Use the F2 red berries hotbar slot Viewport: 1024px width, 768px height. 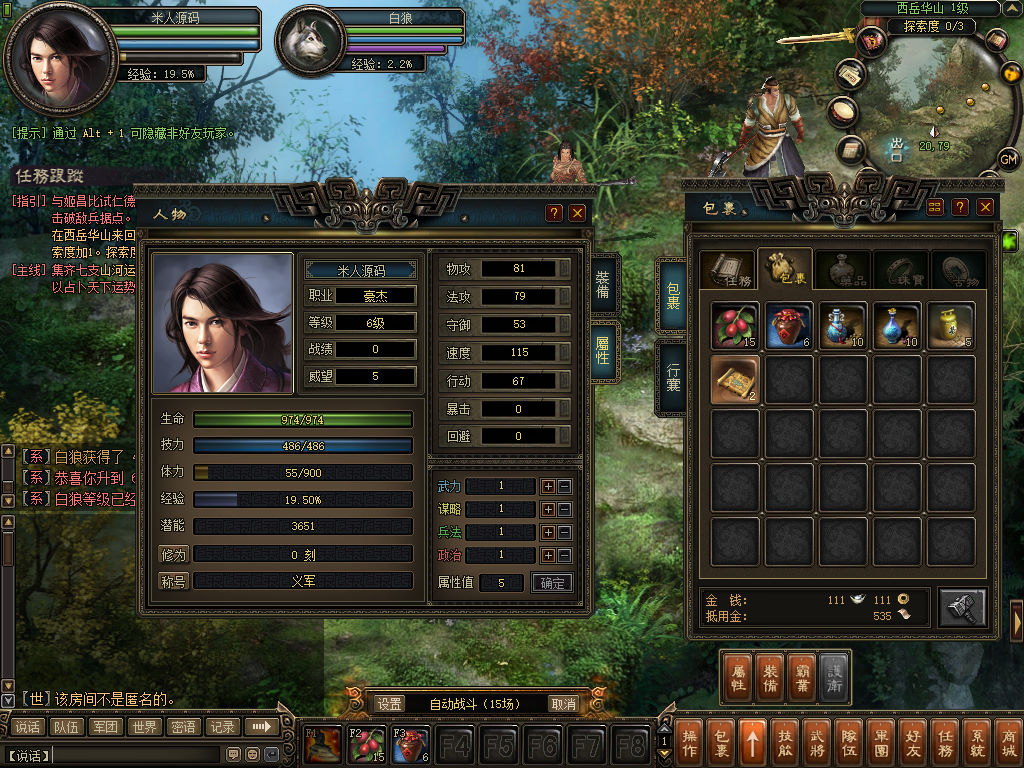point(365,745)
